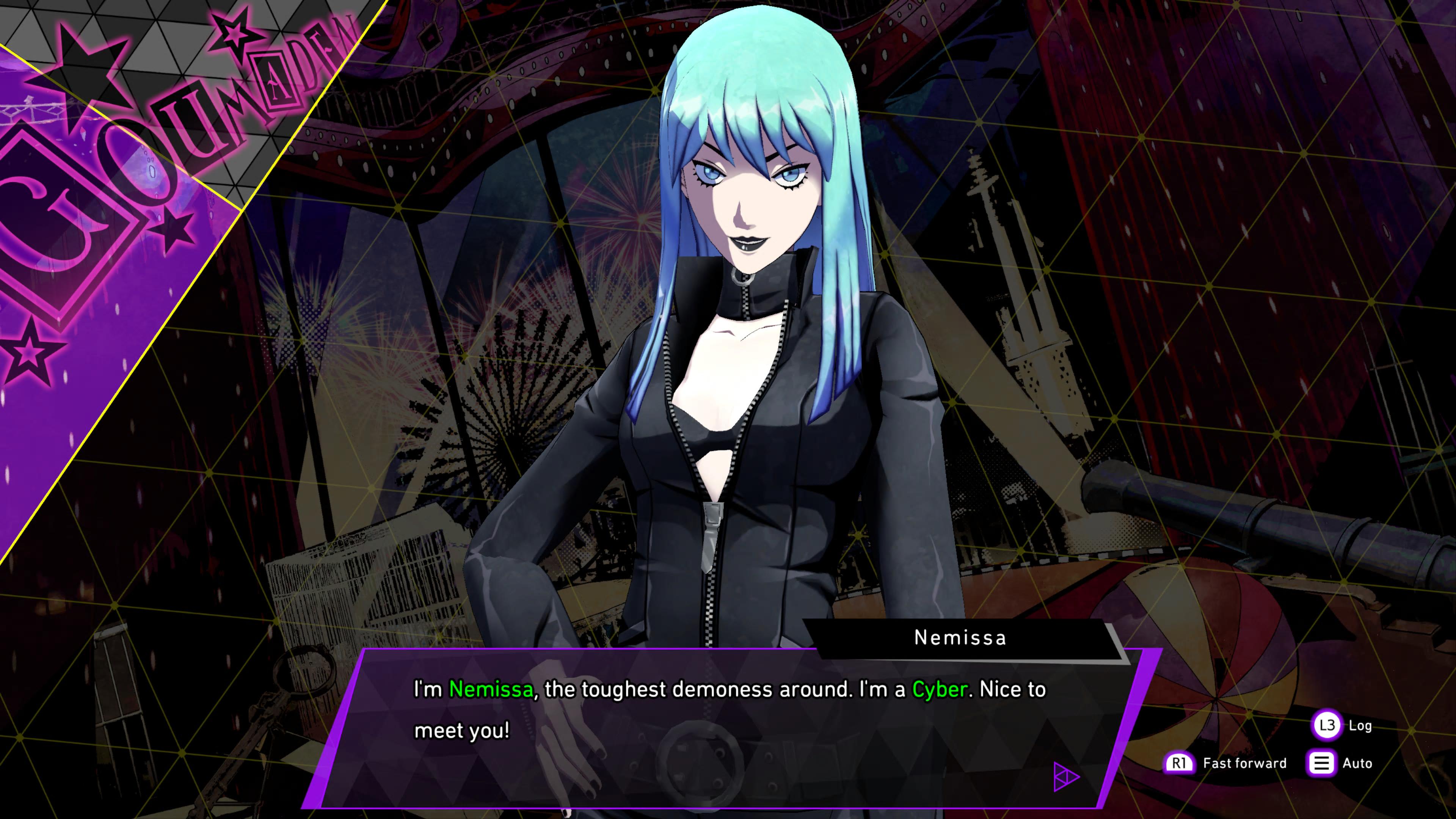Click the purple dialogue advance arrow
The image size is (1456, 819).
[1066, 777]
